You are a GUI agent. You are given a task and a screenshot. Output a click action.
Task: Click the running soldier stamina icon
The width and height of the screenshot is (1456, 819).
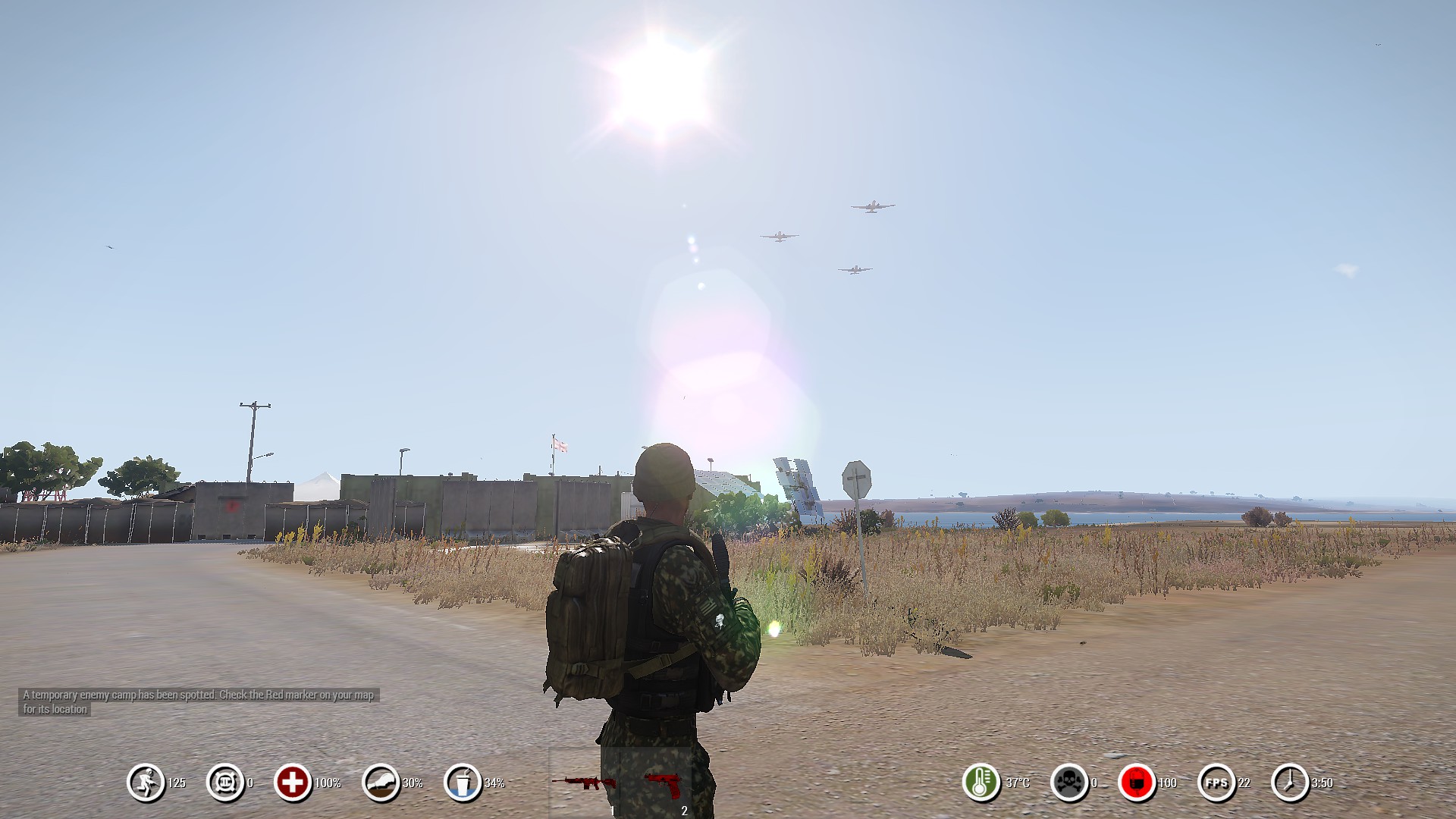coord(146,783)
